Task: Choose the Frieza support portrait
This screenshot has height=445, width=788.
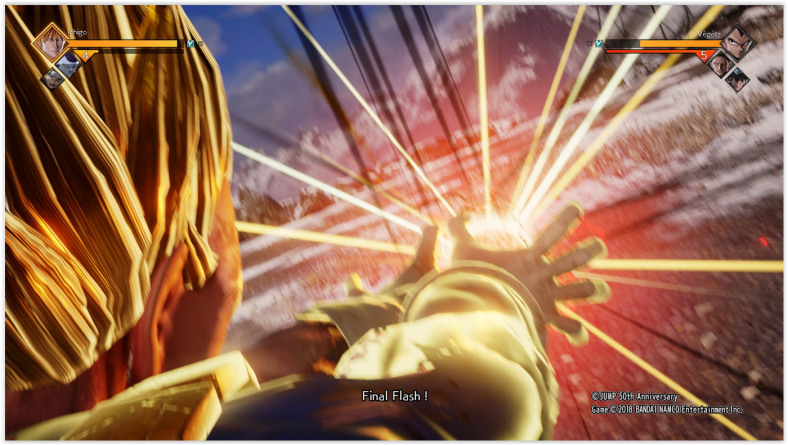Action: [x=68, y=65]
